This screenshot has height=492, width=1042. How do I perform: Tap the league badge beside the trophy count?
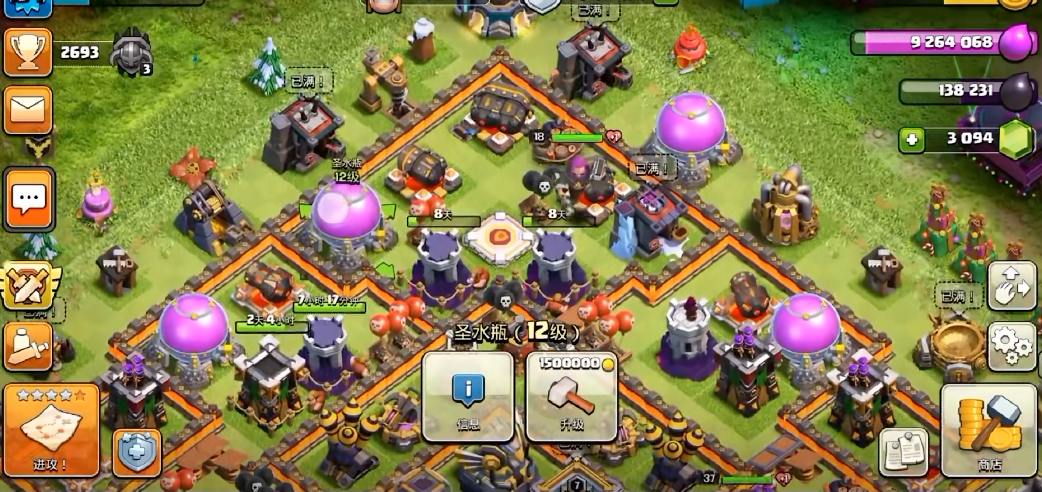[x=131, y=52]
